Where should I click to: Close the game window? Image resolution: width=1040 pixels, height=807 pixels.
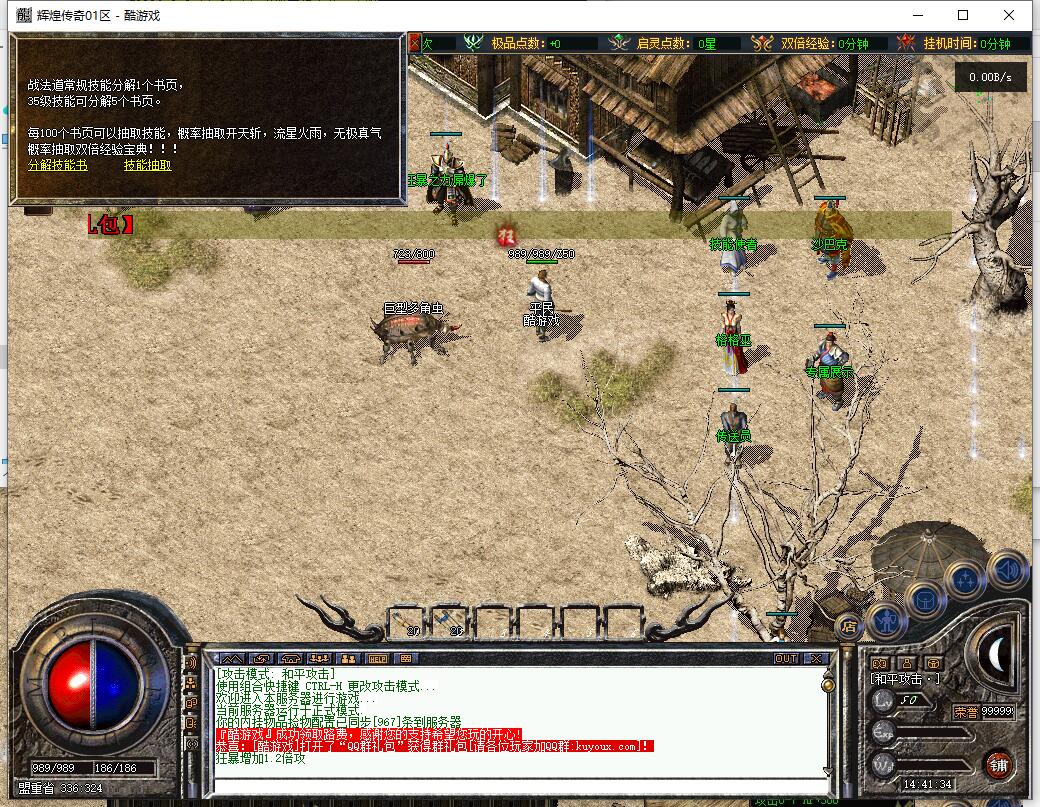1010,15
